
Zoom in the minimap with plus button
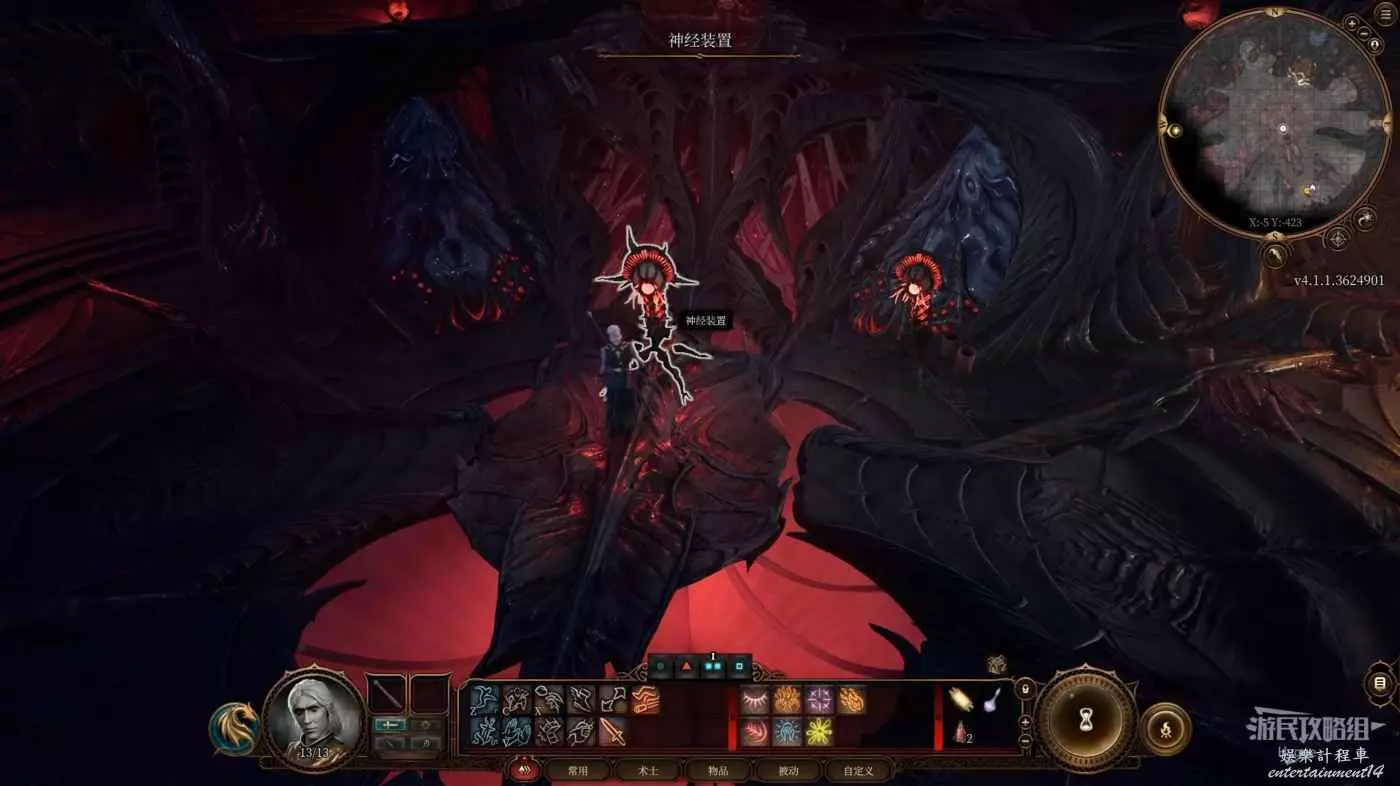pyautogui.click(x=1352, y=22)
